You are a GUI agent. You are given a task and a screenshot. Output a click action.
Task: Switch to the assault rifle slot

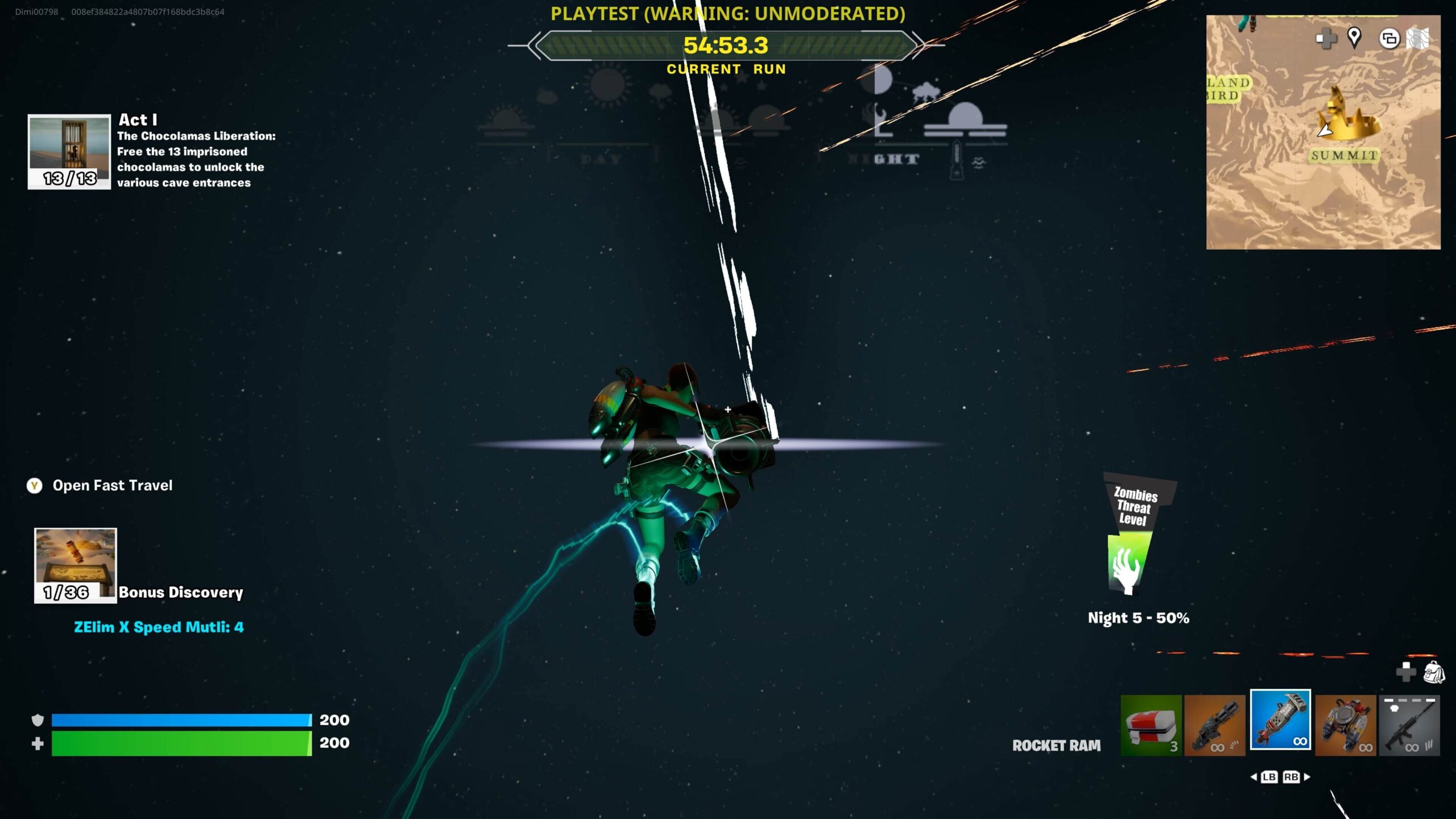pos(1409,725)
